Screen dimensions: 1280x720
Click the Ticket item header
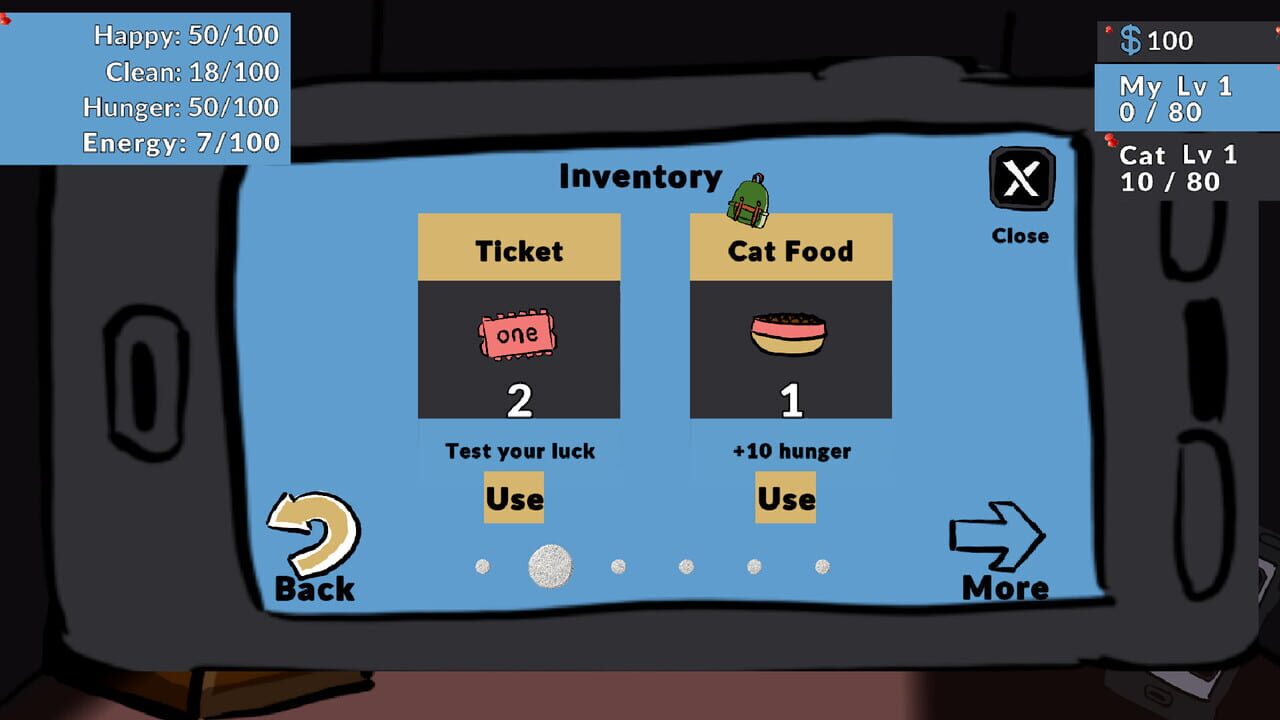pos(519,248)
